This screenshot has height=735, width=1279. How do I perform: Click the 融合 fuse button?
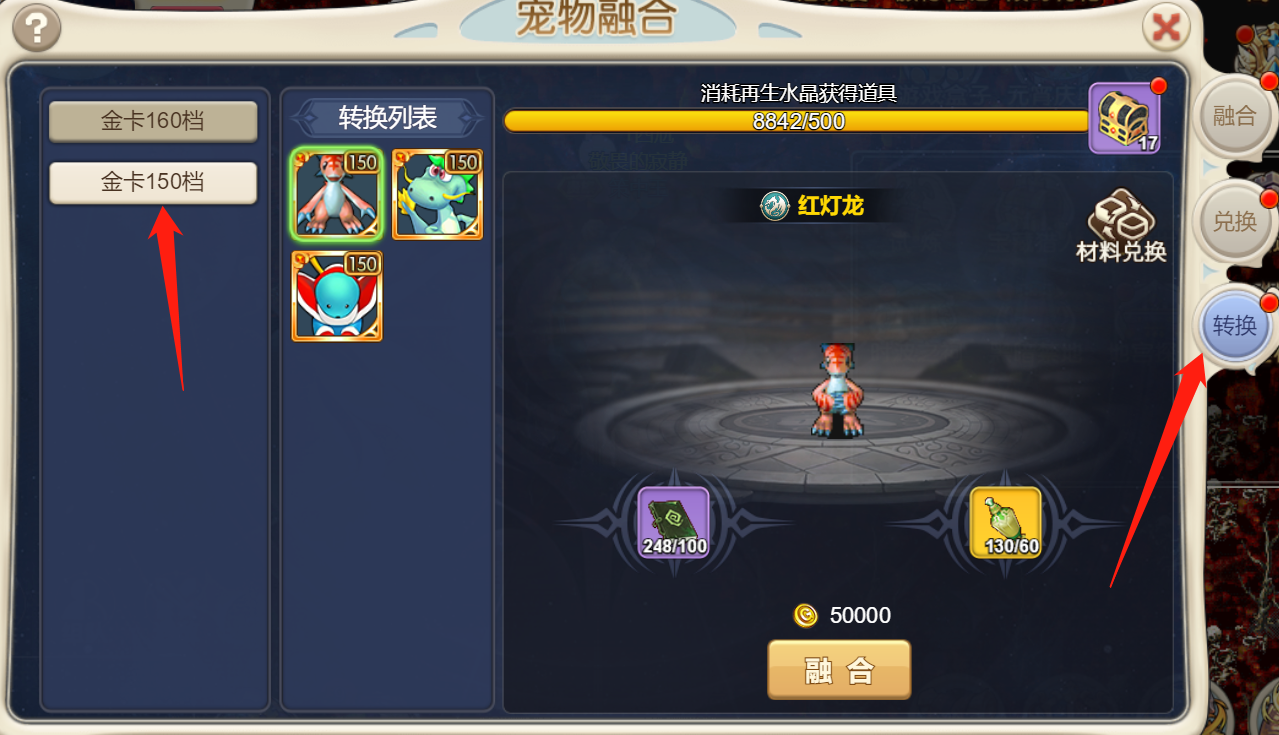(x=839, y=670)
